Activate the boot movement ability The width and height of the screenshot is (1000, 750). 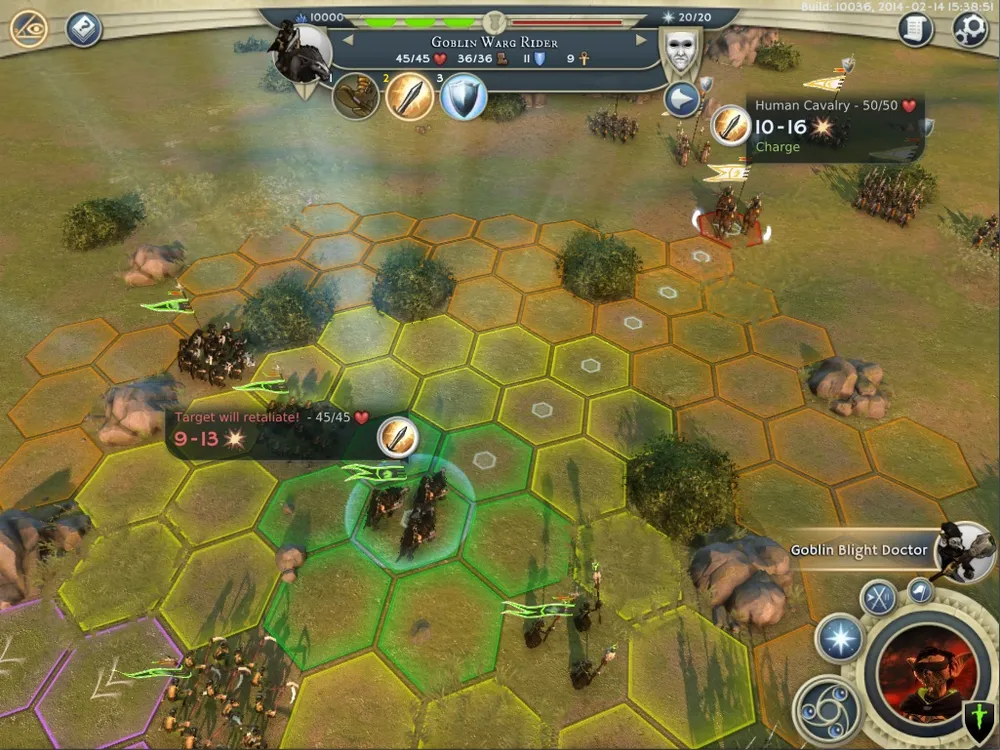356,96
